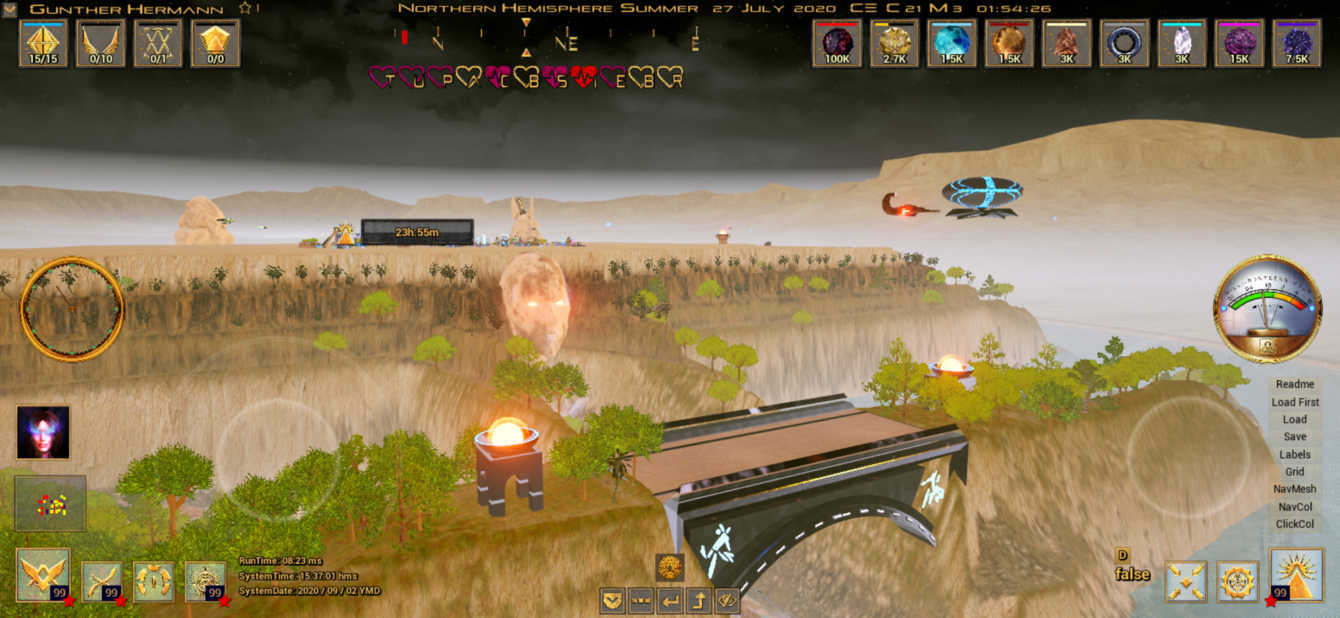
Task: Click the eye visibility button in bottom toolbar
Action: 726,601
